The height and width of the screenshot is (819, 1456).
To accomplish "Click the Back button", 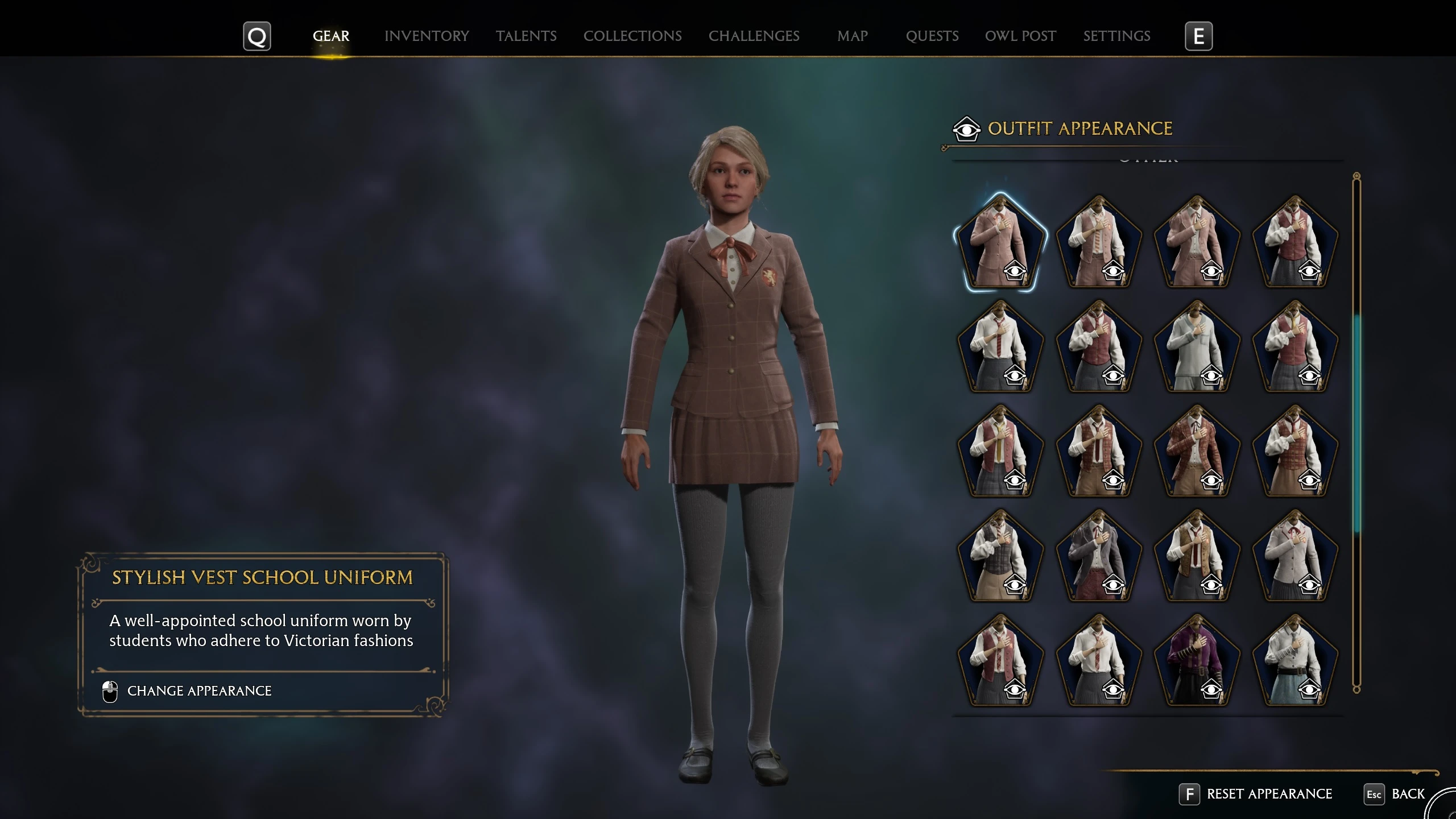I will 1410,794.
